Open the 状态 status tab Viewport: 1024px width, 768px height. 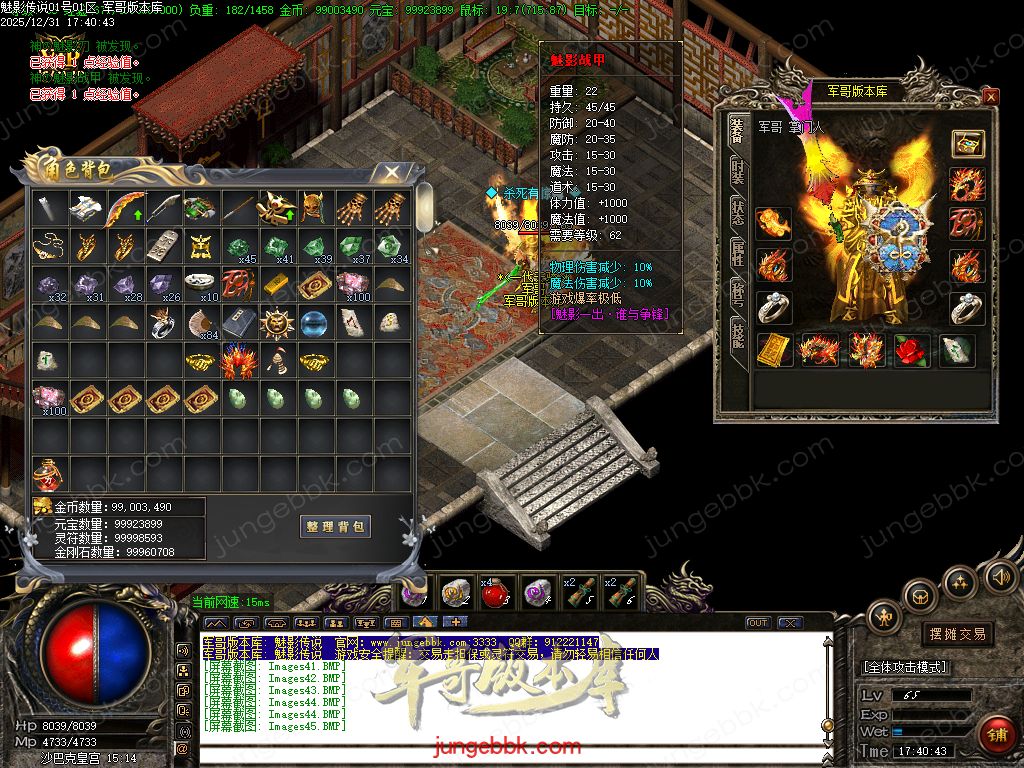pos(737,212)
